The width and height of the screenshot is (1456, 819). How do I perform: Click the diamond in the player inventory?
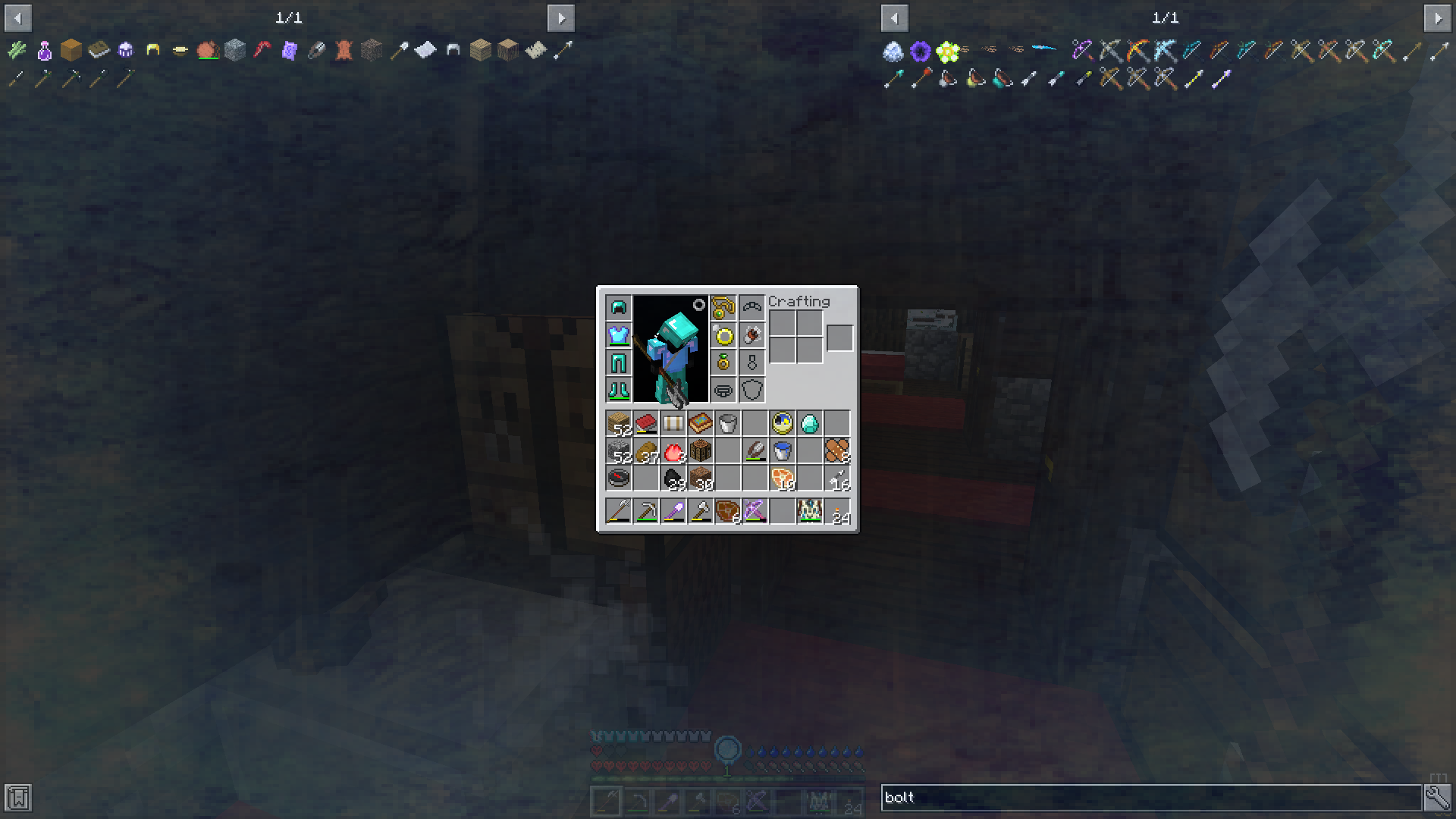coord(811,423)
